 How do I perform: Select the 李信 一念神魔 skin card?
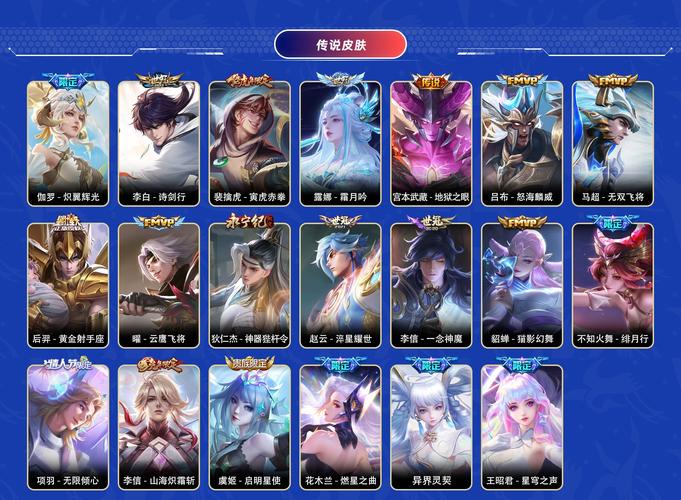[431, 283]
